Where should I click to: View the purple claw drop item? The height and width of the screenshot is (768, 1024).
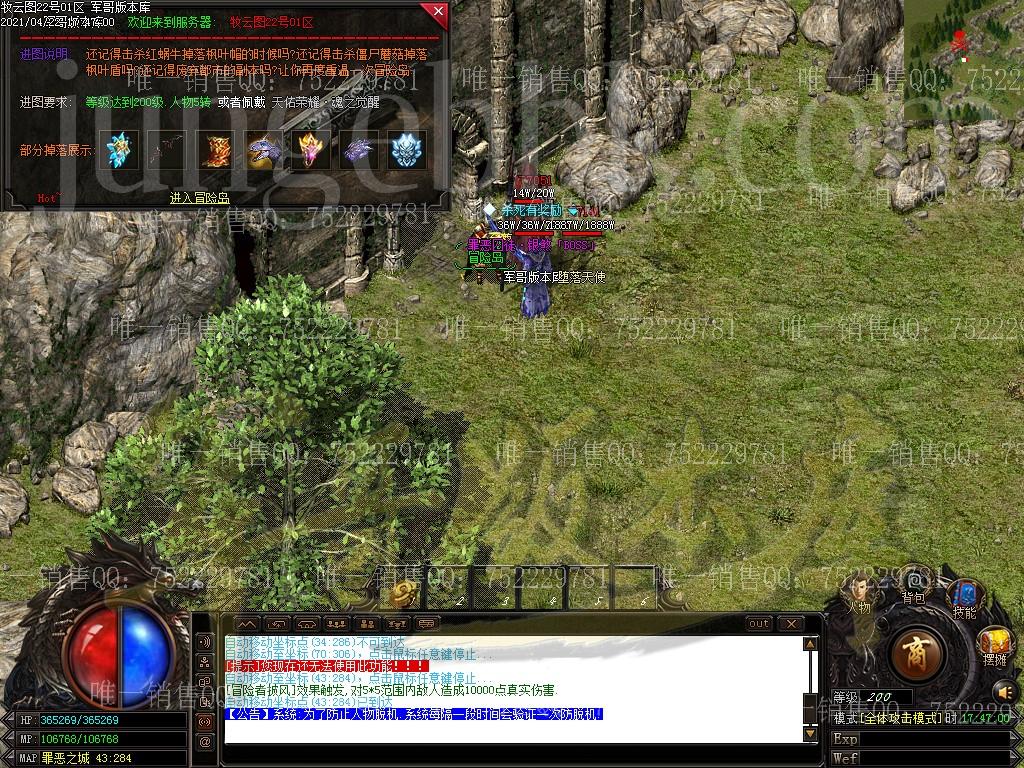click(x=360, y=149)
